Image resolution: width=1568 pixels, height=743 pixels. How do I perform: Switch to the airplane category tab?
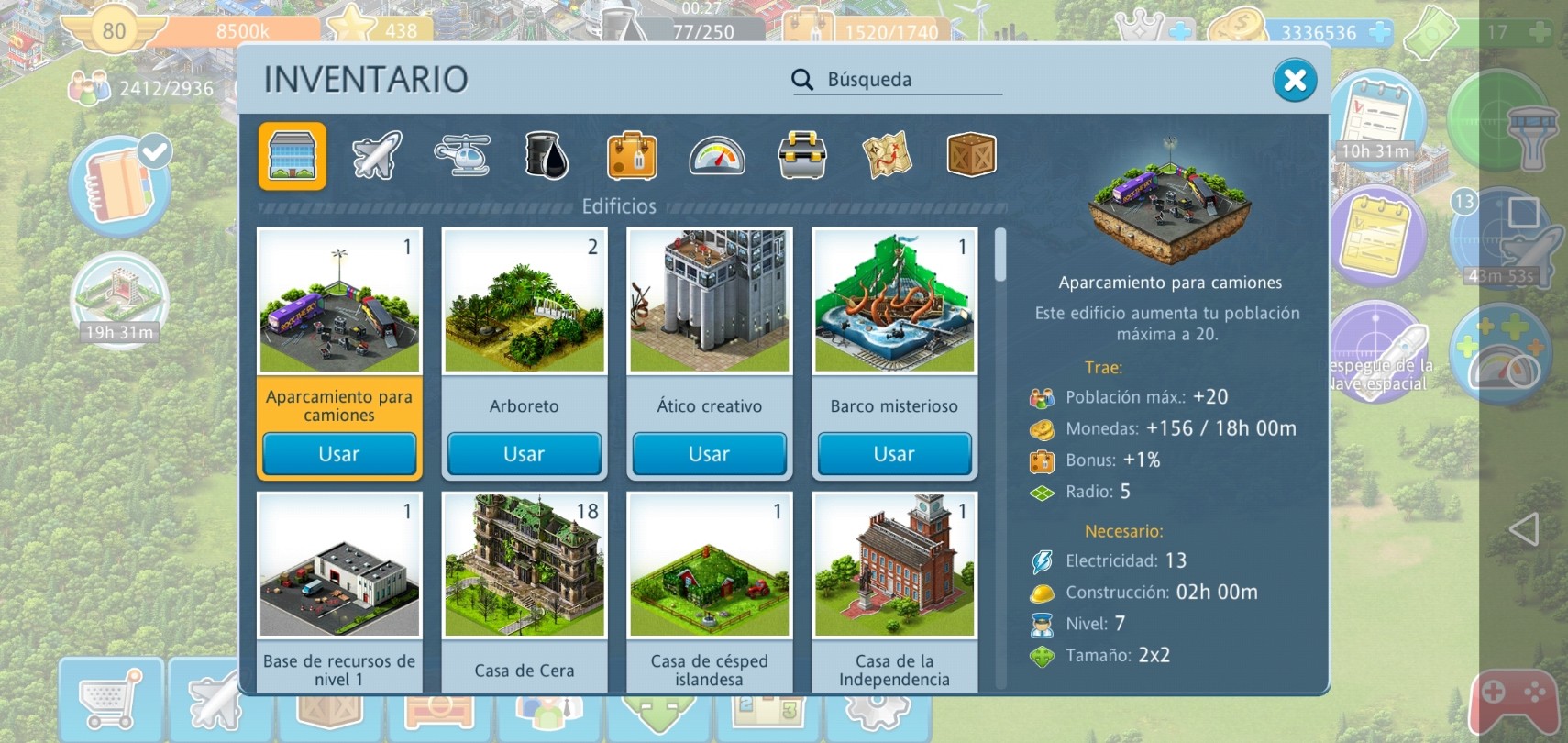coord(376,155)
